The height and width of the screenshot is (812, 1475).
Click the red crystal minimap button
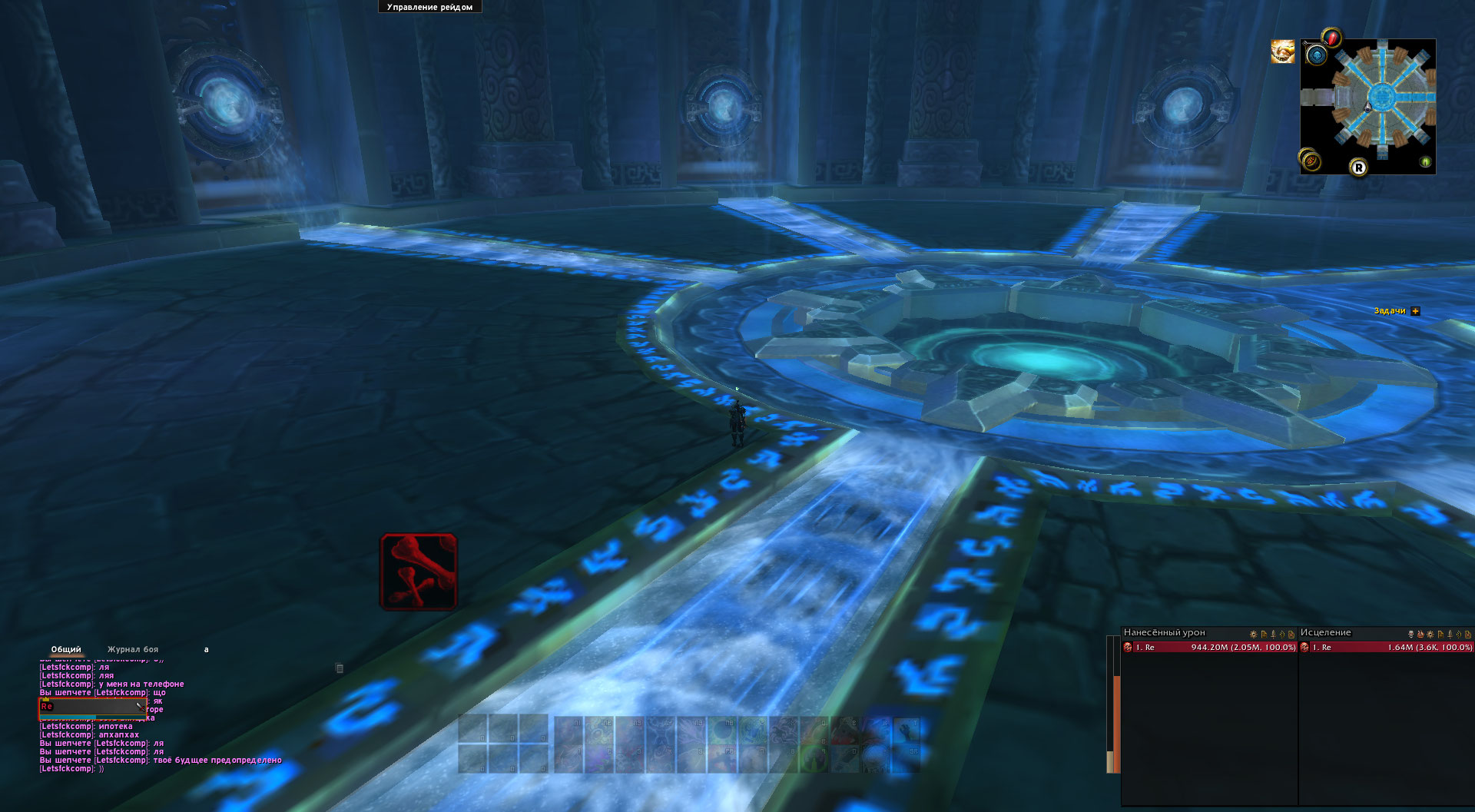1332,38
